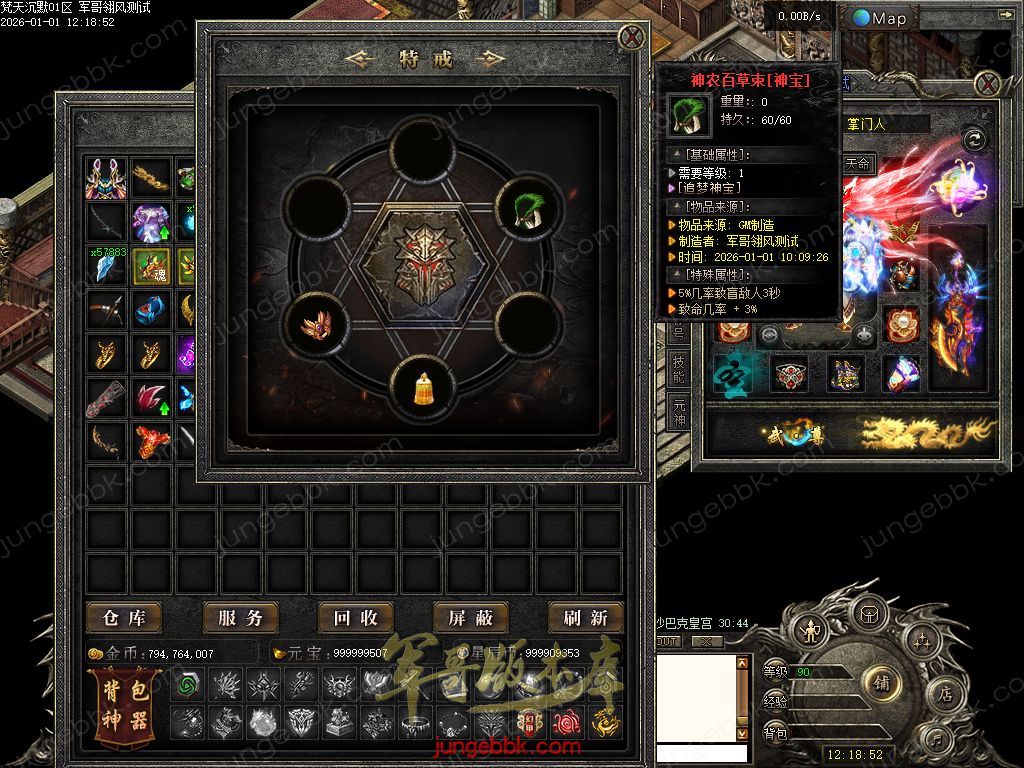Refresh the bag with 刷新
1024x768 pixels.
[586, 618]
